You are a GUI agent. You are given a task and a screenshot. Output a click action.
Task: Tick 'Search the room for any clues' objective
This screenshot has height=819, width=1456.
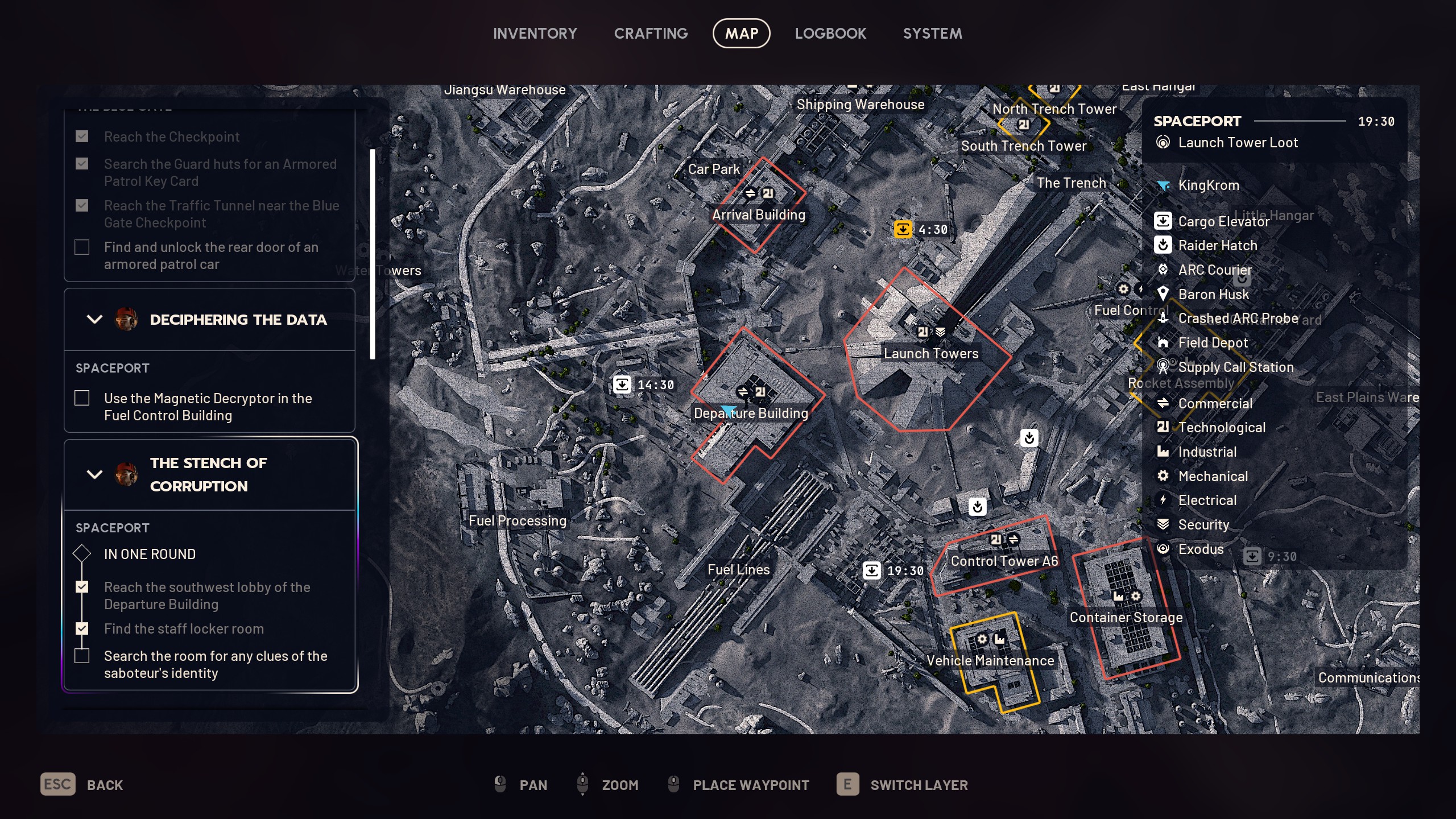82,655
